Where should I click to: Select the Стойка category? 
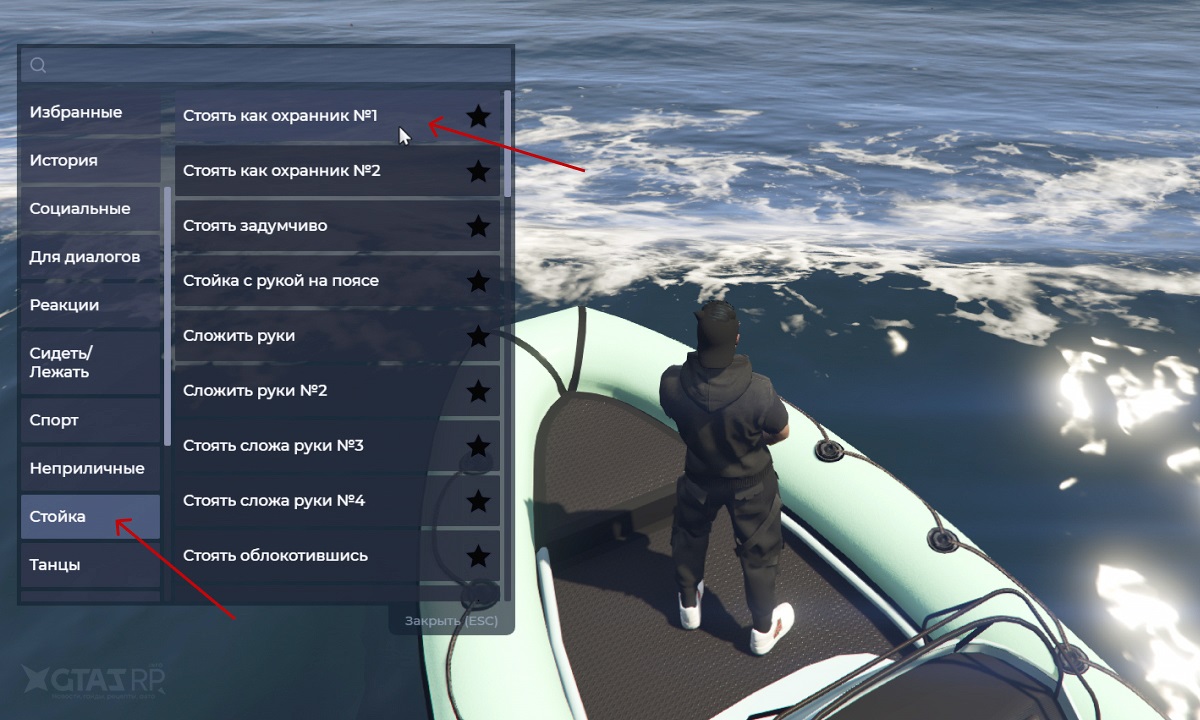coord(90,517)
